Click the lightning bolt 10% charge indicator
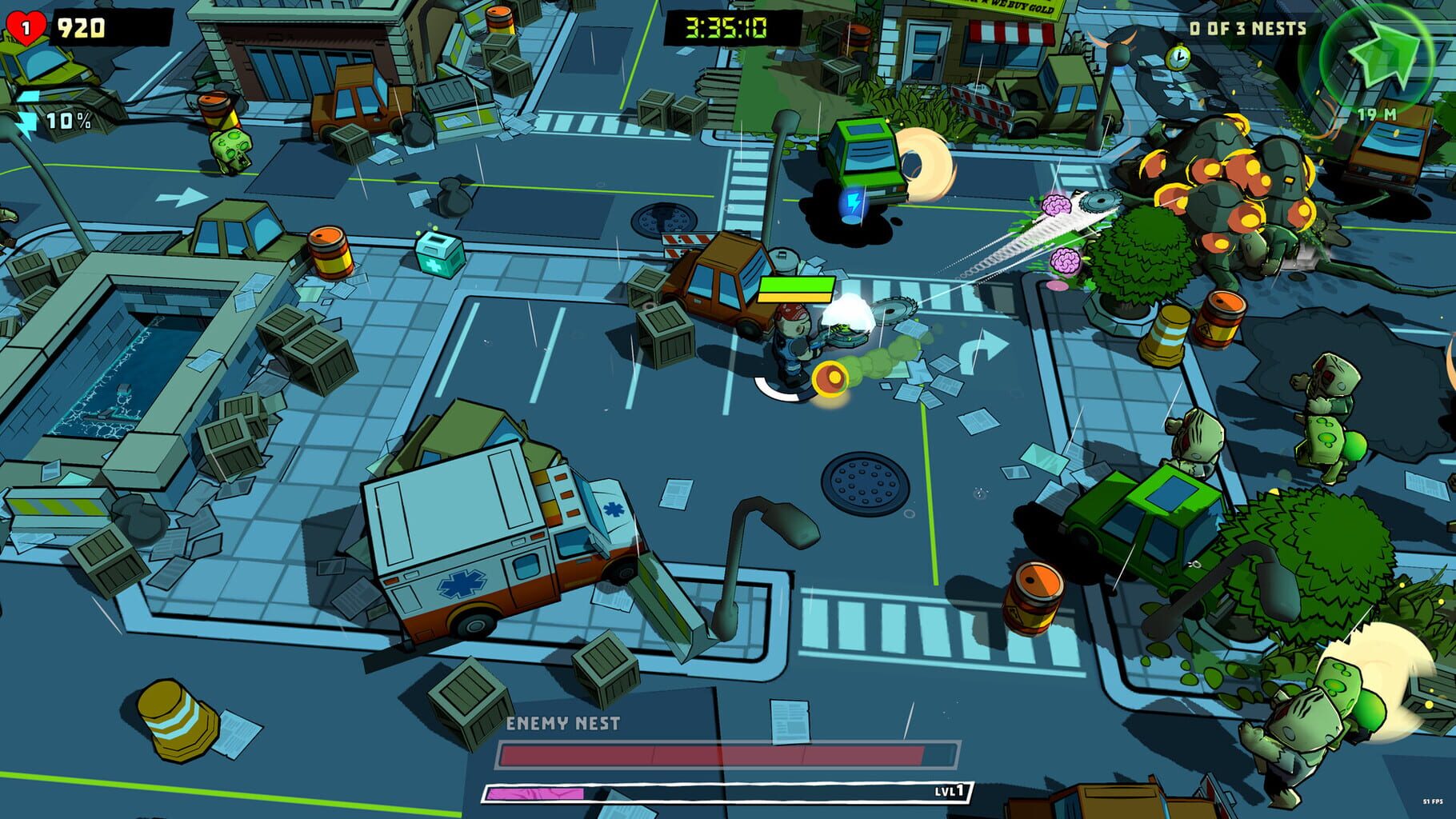The height and width of the screenshot is (819, 1456). (48, 119)
